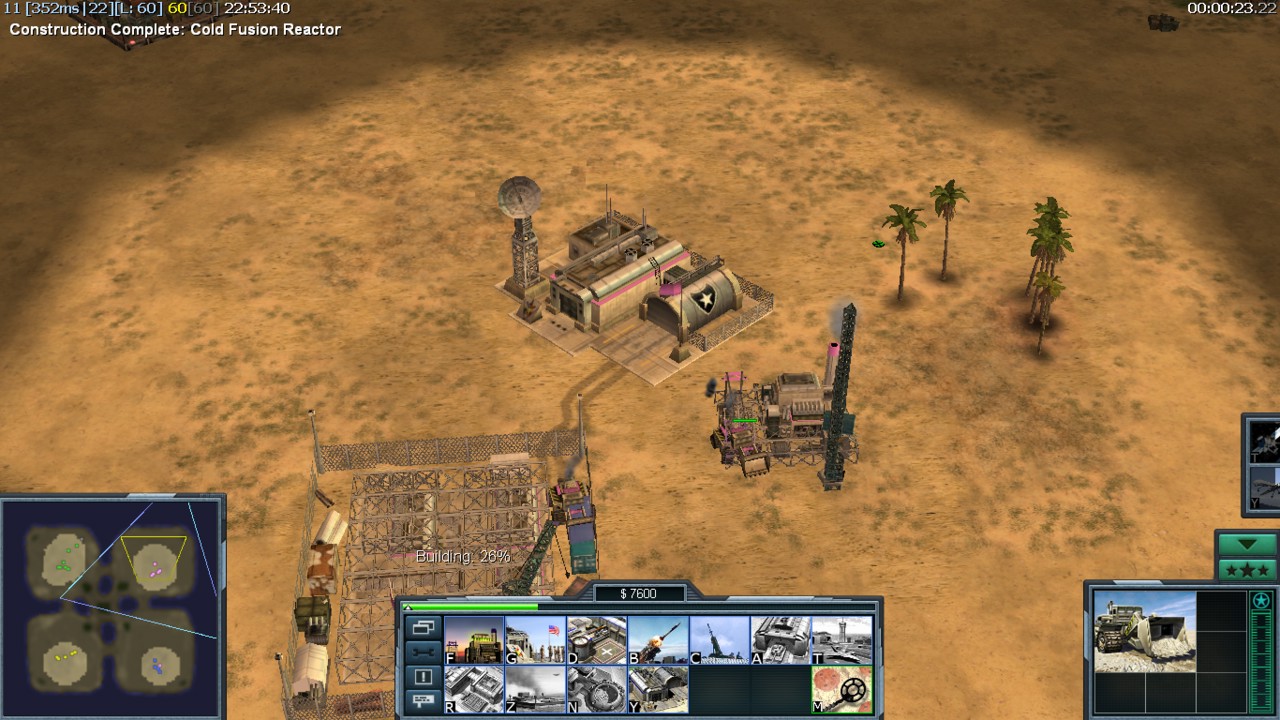Build the Strategy Center (R)

[474, 689]
